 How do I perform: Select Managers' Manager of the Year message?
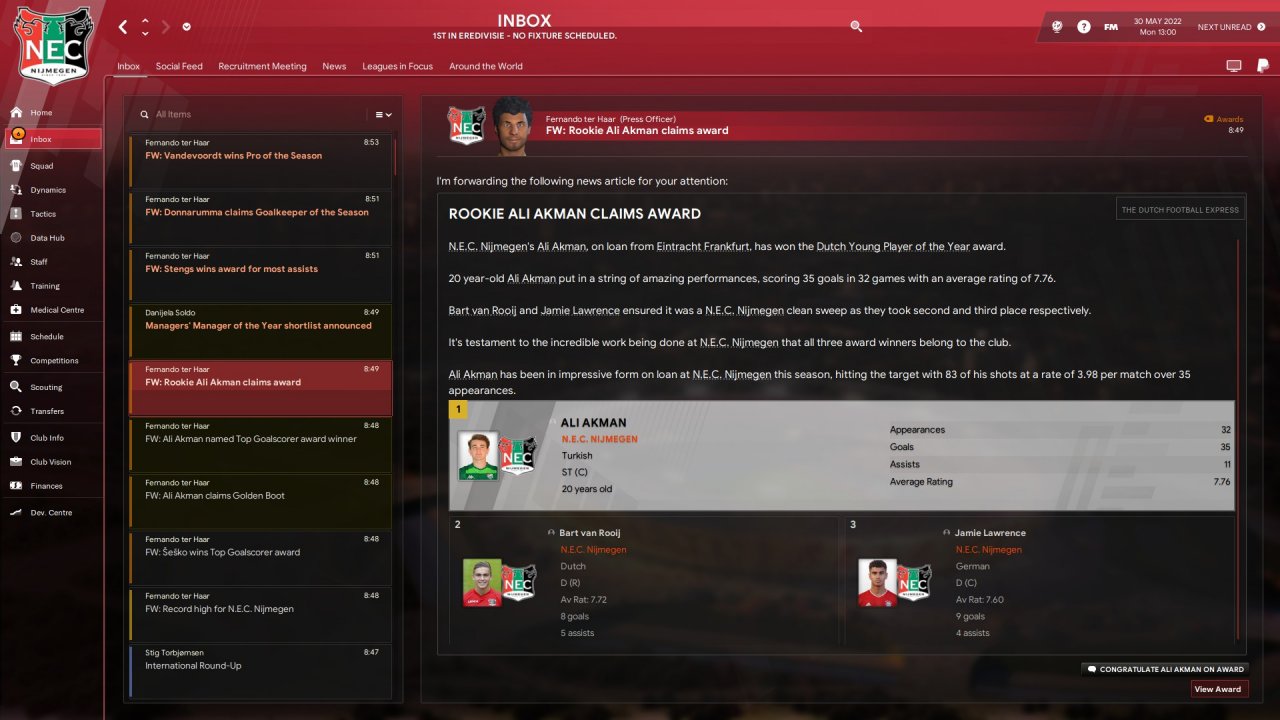(x=260, y=326)
